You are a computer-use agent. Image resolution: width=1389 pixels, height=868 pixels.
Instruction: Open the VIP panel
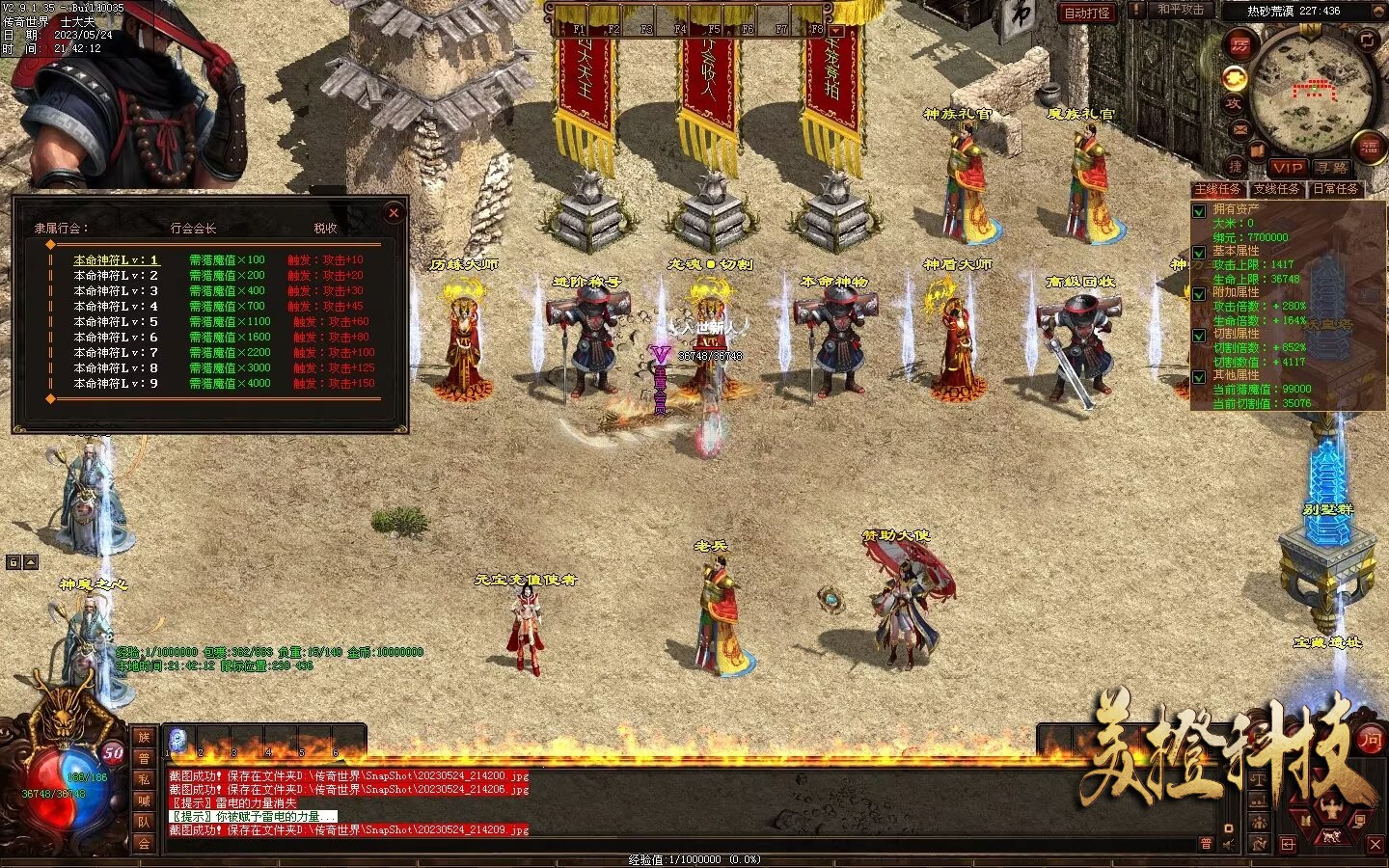coord(1287,168)
